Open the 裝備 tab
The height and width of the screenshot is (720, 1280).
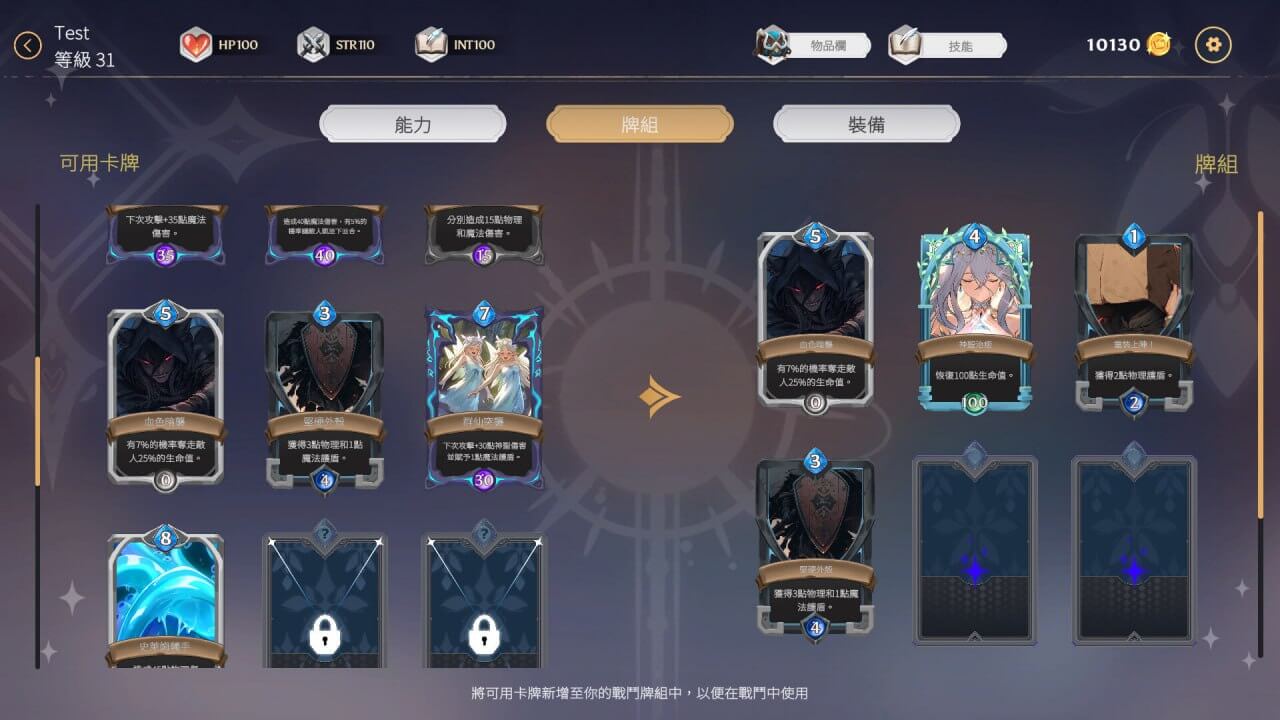866,124
